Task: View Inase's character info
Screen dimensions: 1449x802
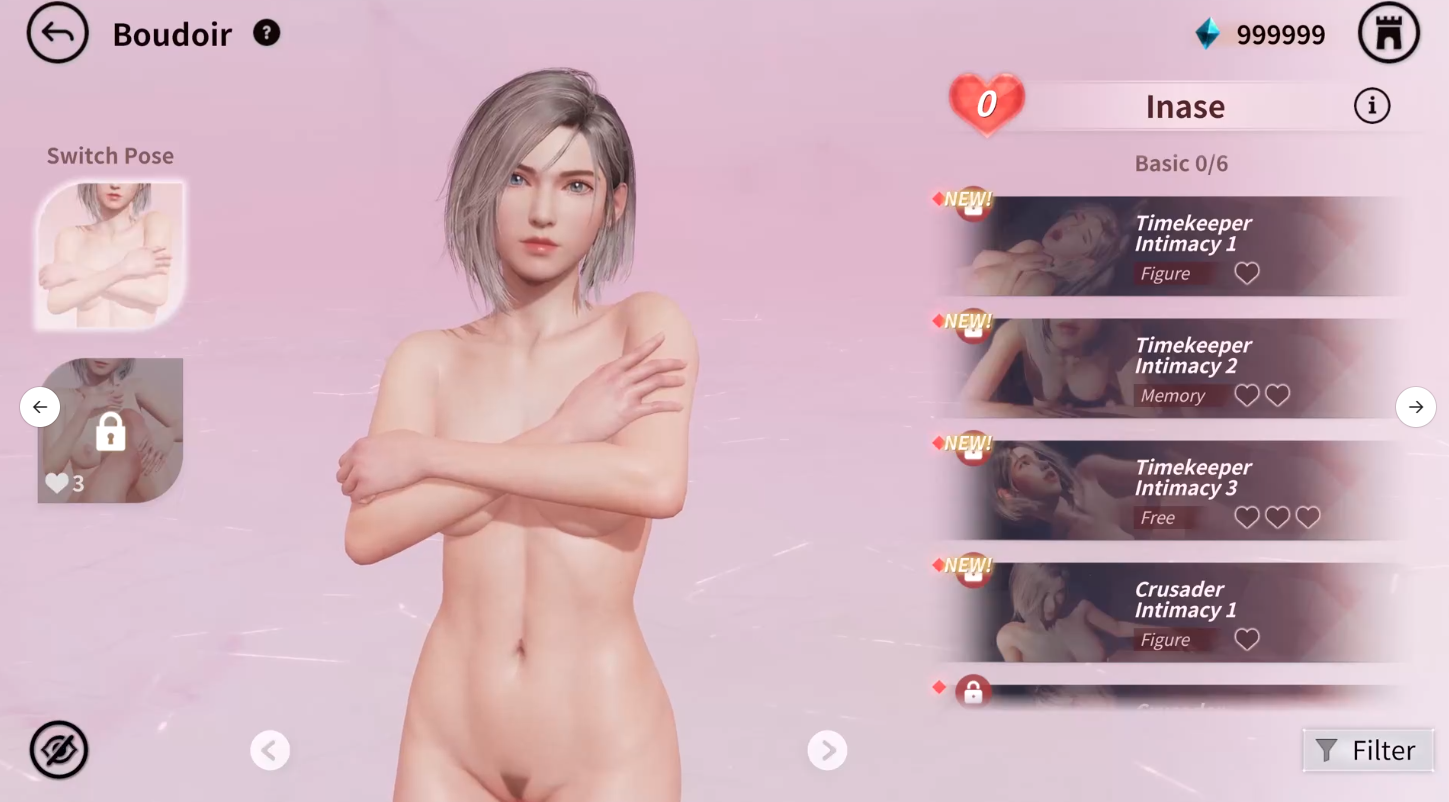Action: click(1372, 106)
